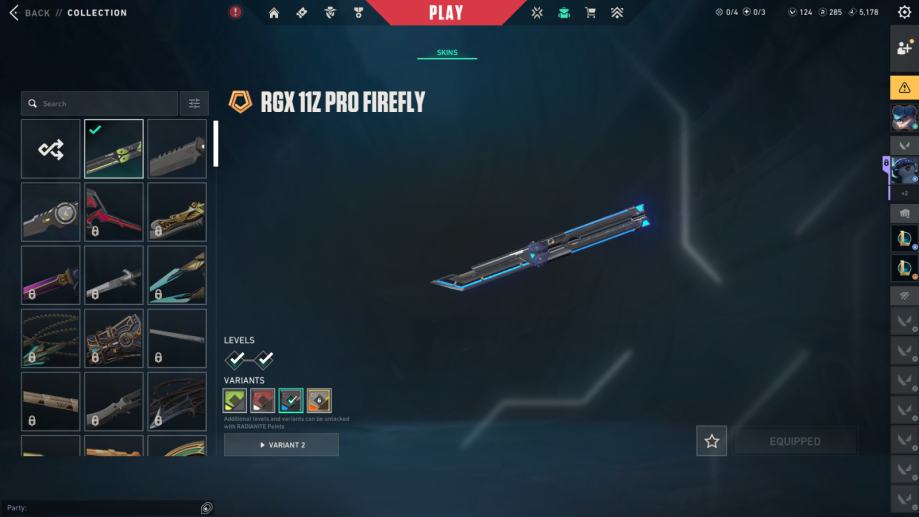Switch to the Skins tab
This screenshot has height=517, width=919.
coord(447,53)
